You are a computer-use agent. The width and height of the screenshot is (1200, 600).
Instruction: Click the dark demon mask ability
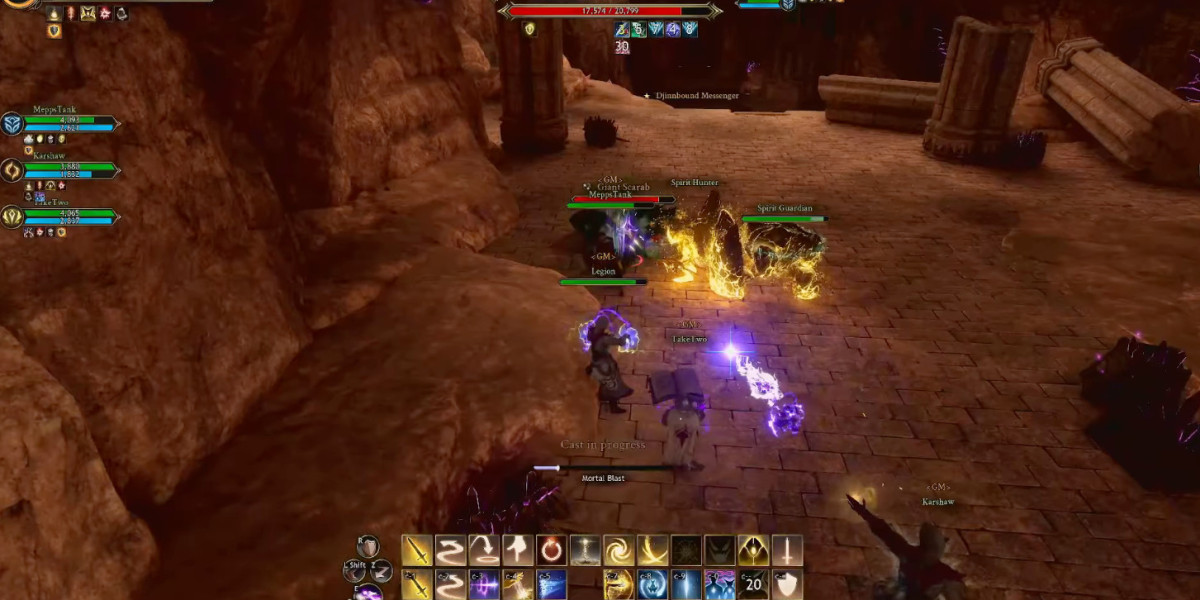(x=720, y=550)
